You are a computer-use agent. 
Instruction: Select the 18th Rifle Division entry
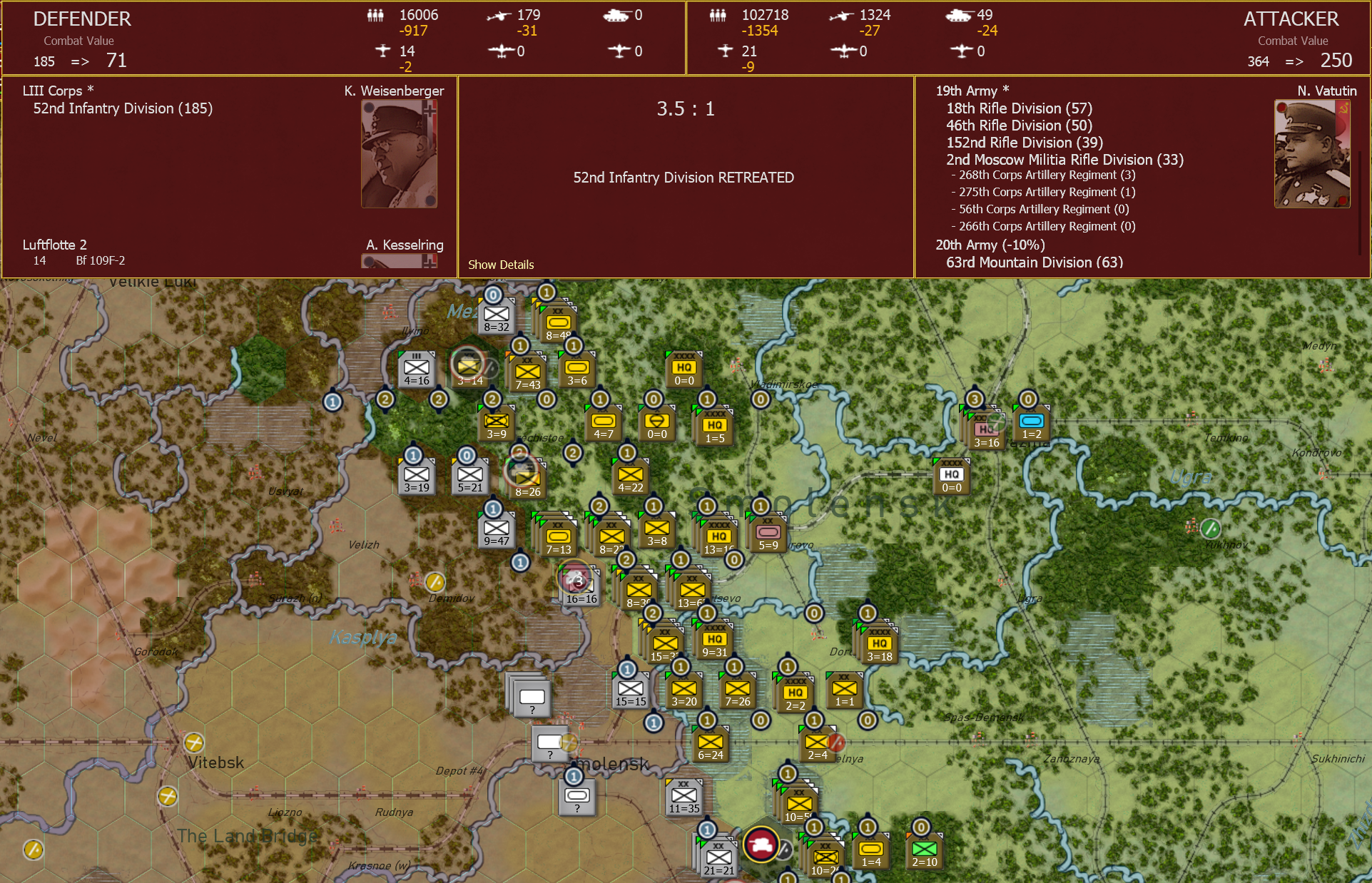click(x=1019, y=108)
